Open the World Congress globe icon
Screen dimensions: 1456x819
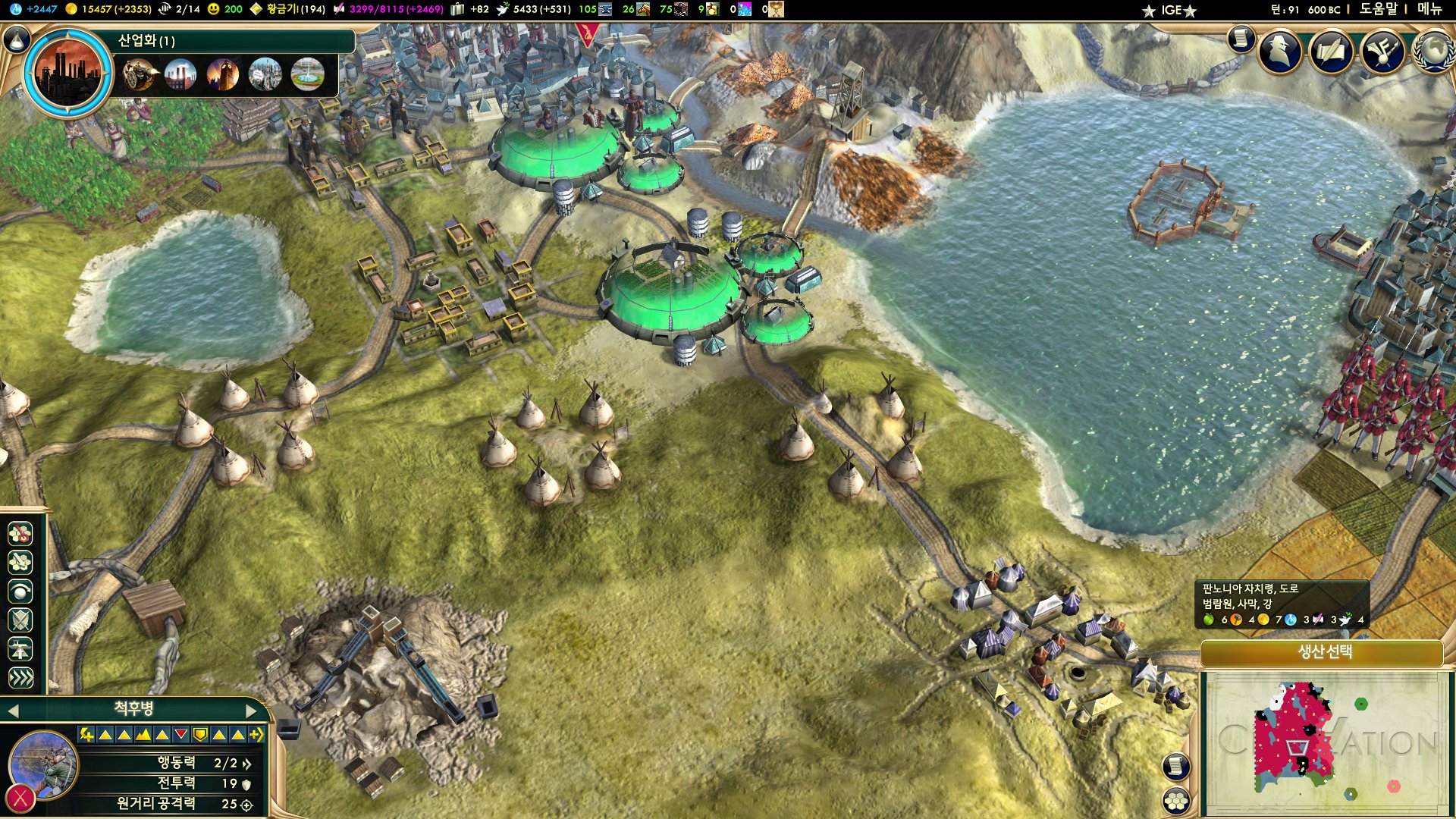pyautogui.click(x=1433, y=51)
